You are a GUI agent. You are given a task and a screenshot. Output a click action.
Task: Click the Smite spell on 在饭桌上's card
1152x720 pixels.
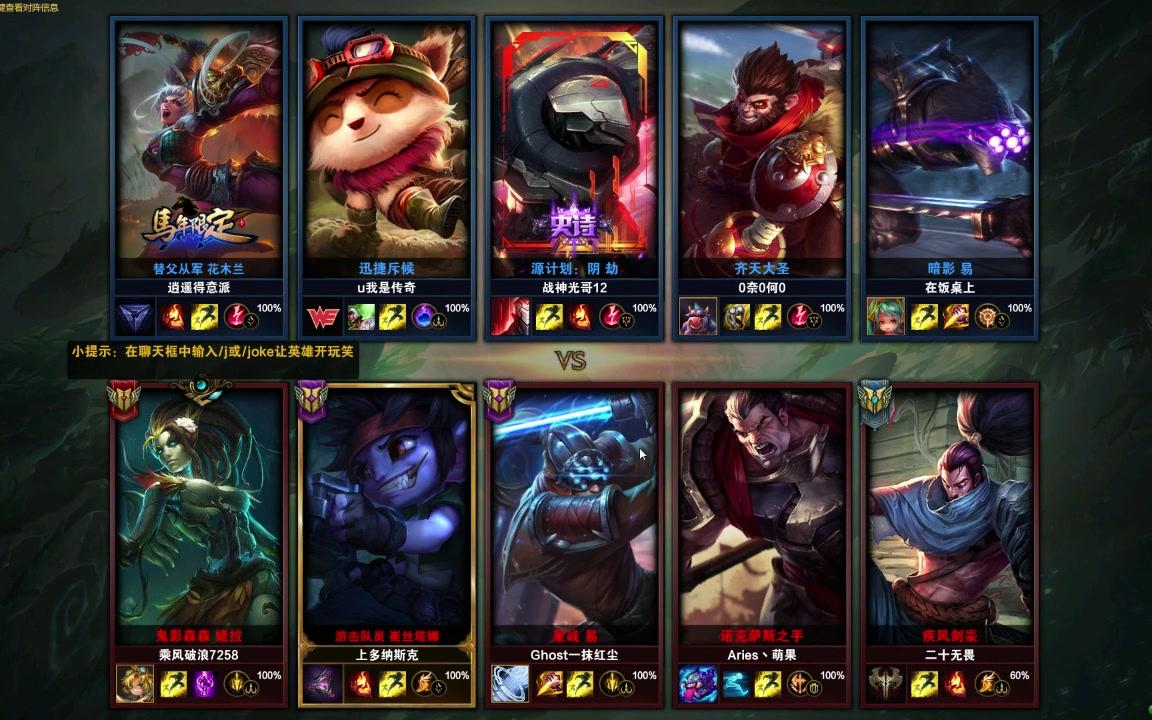(x=955, y=318)
